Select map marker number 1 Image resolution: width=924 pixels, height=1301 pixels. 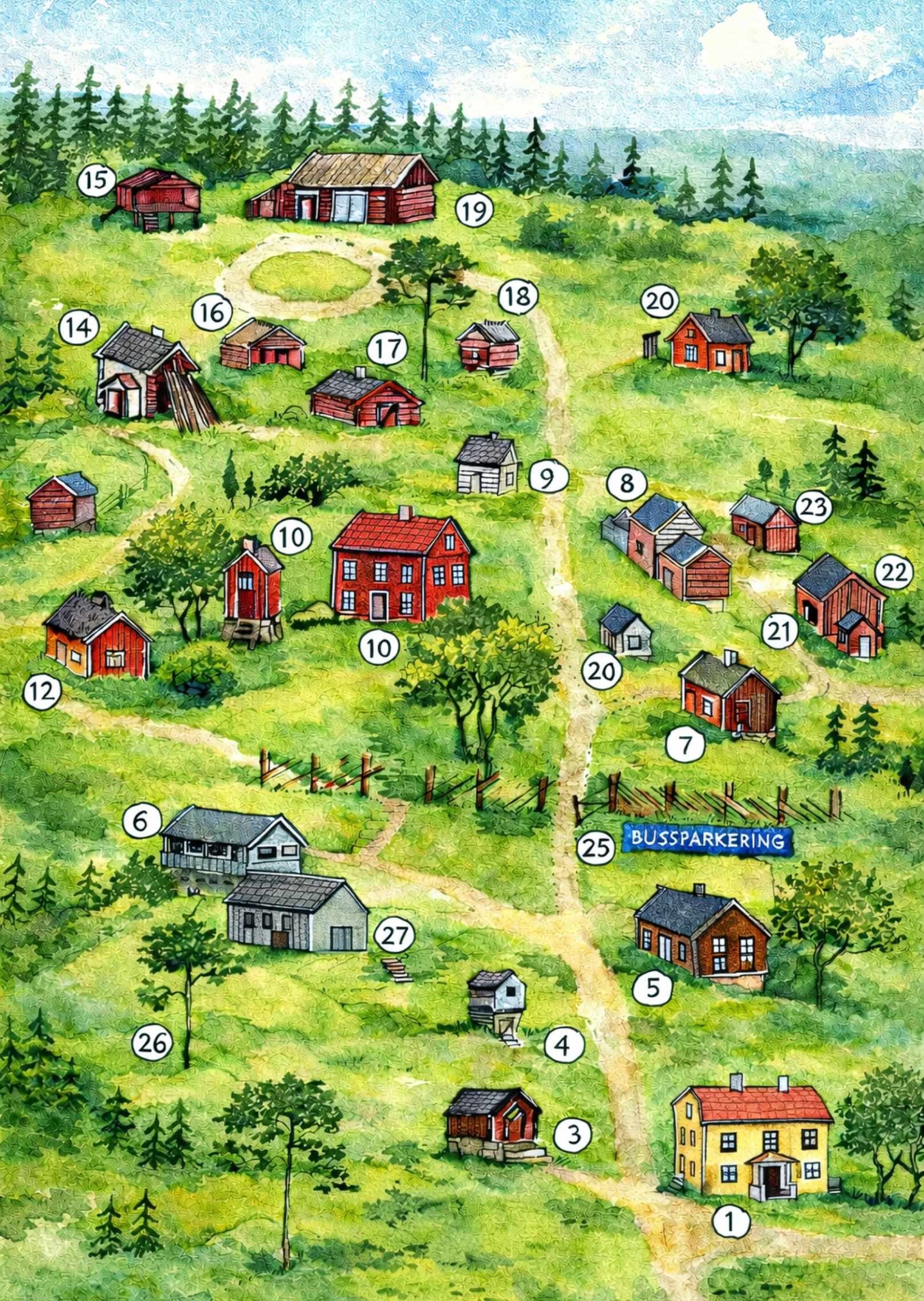click(x=731, y=1221)
